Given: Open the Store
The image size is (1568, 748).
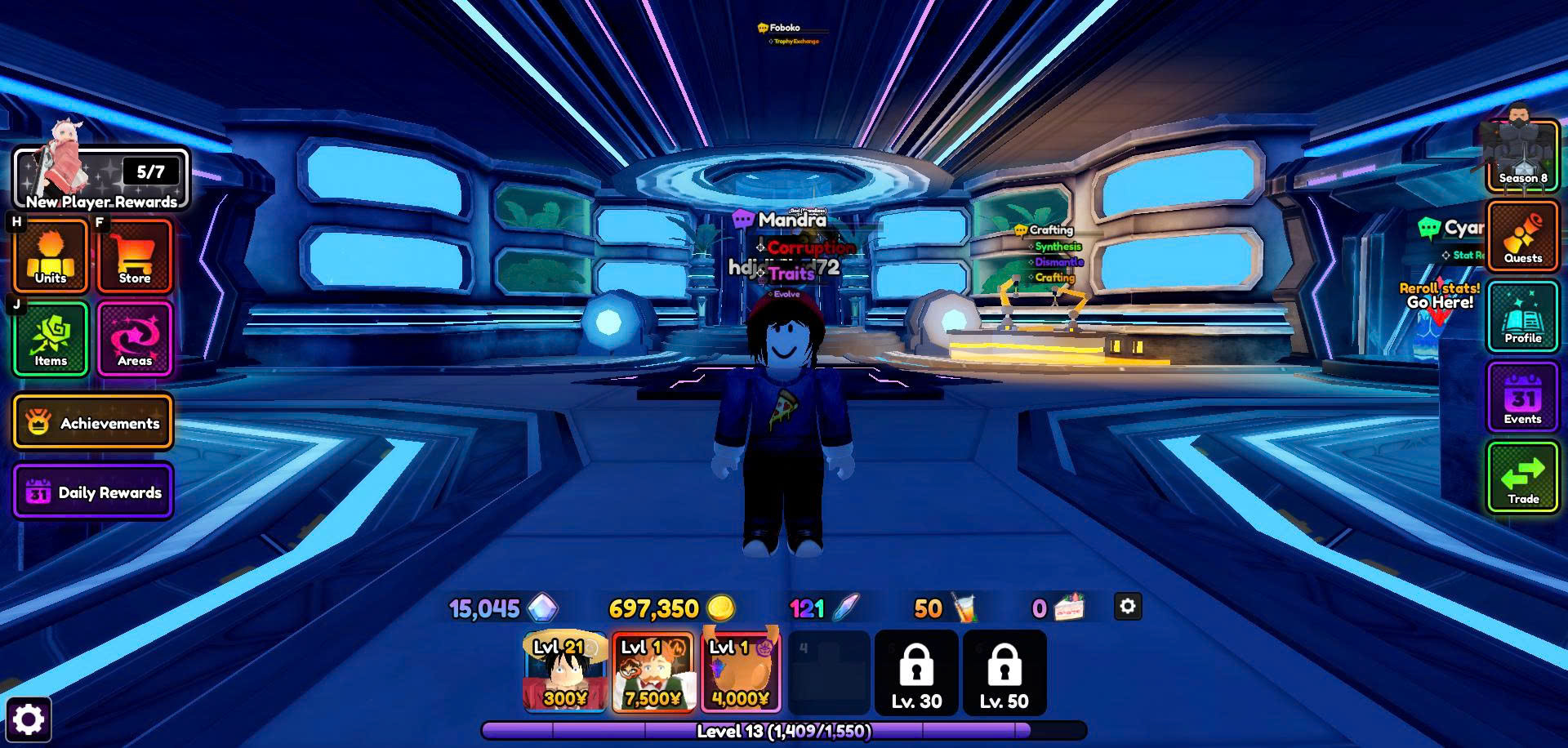Looking at the screenshot, I should click(135, 256).
